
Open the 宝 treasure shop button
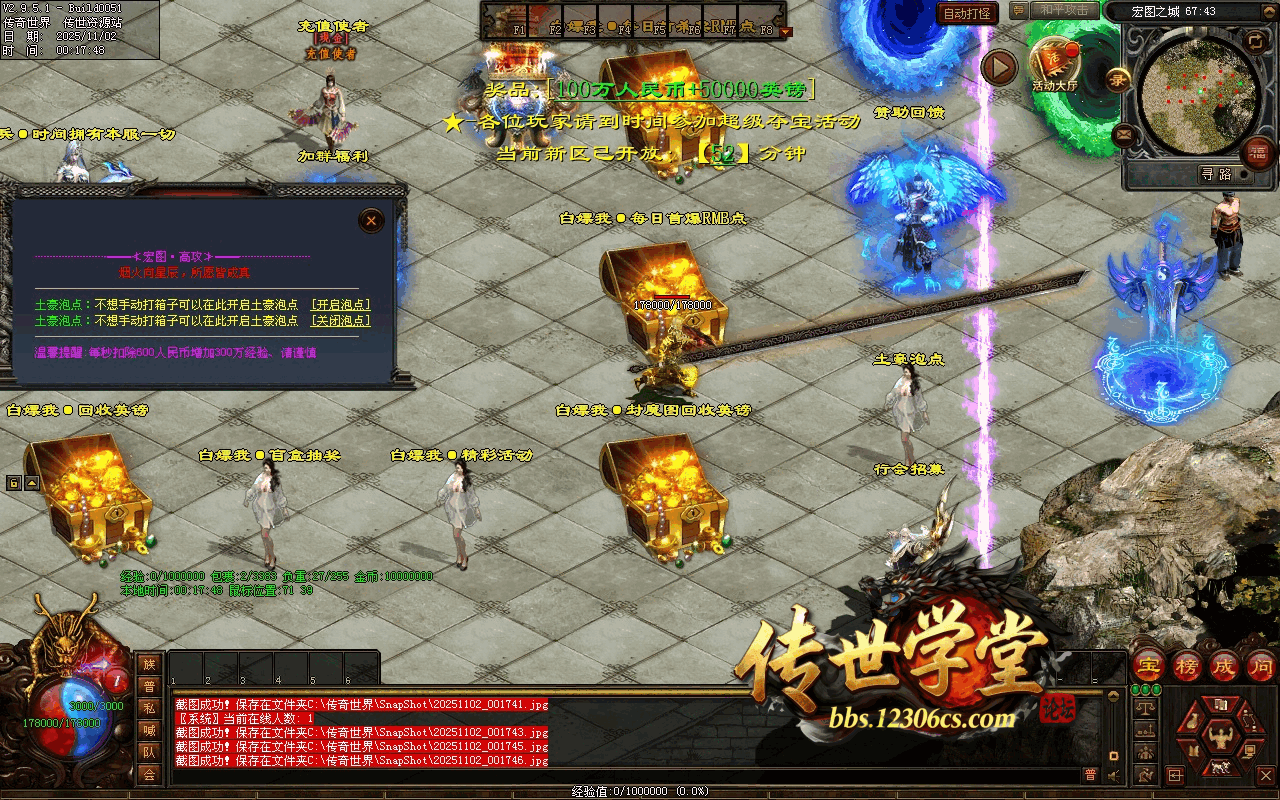click(x=1148, y=665)
